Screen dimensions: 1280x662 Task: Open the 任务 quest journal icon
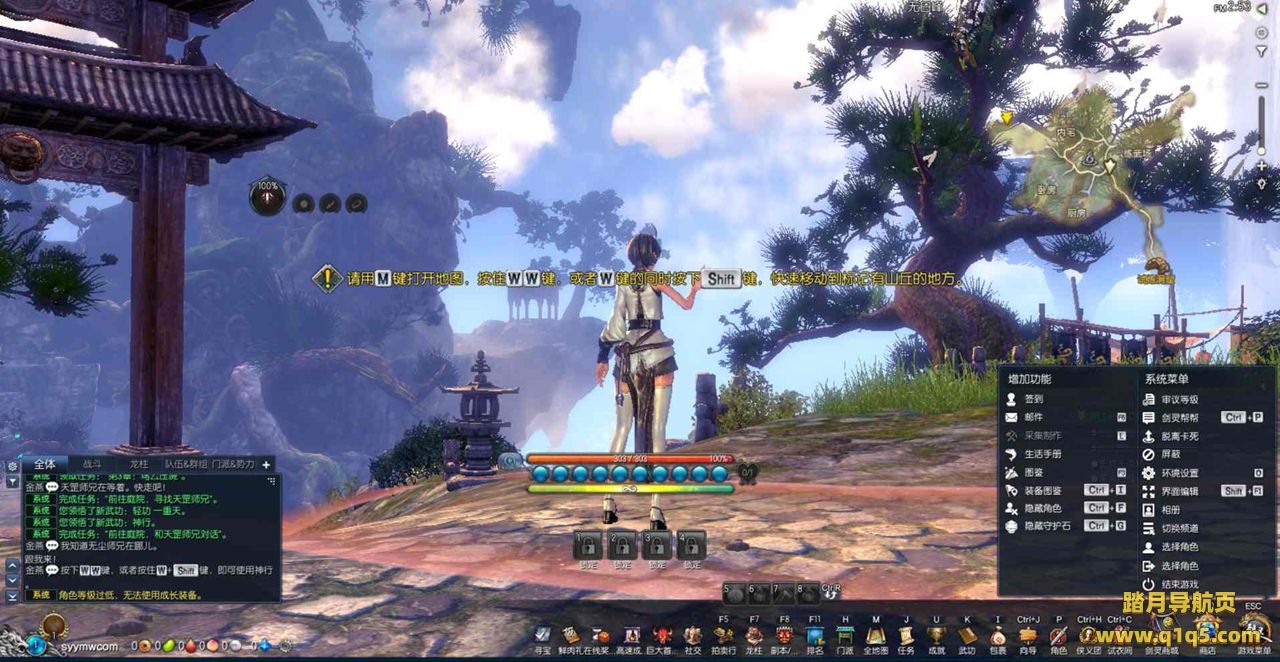[906, 636]
